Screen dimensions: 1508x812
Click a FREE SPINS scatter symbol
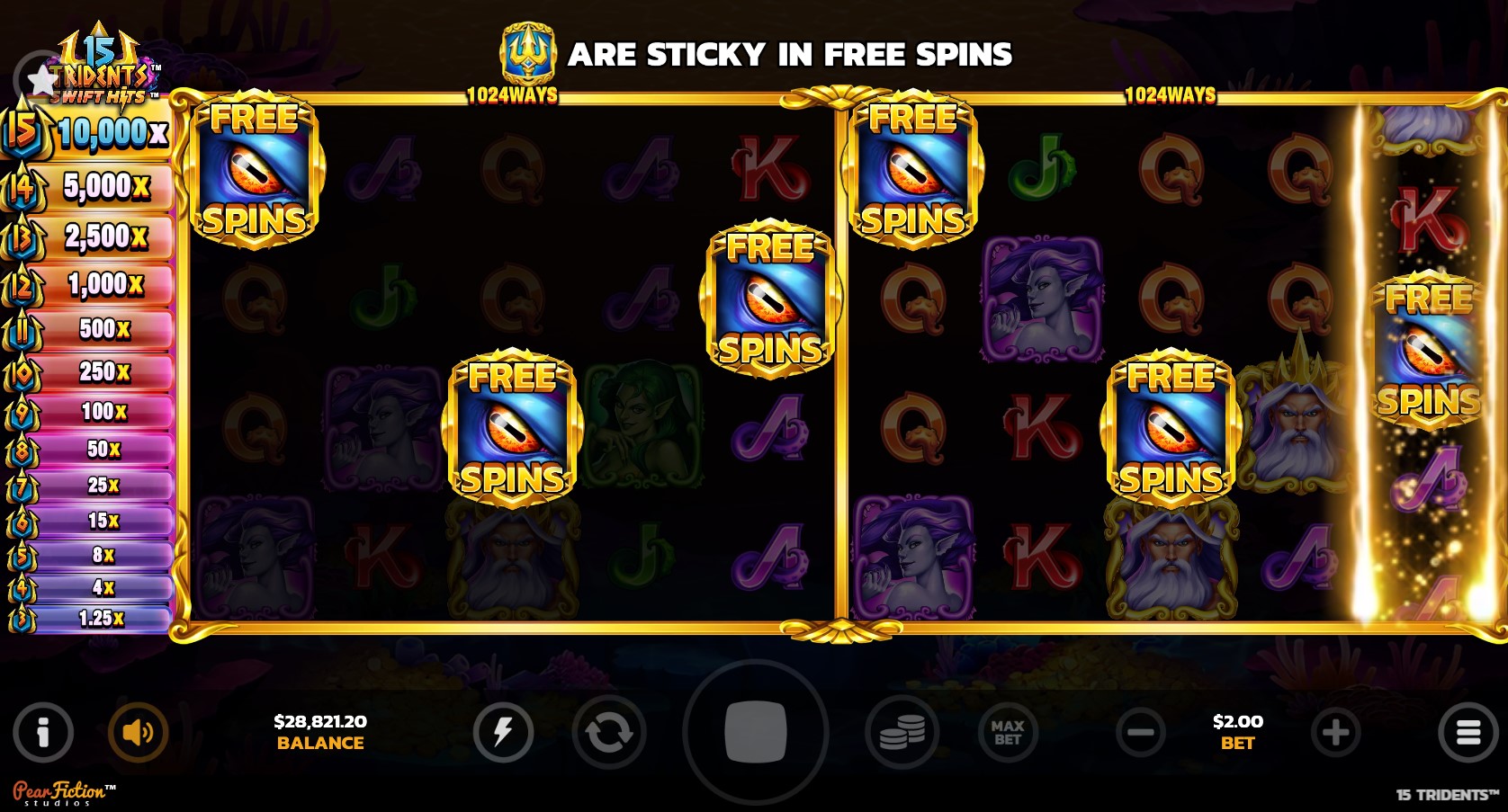tap(255, 173)
